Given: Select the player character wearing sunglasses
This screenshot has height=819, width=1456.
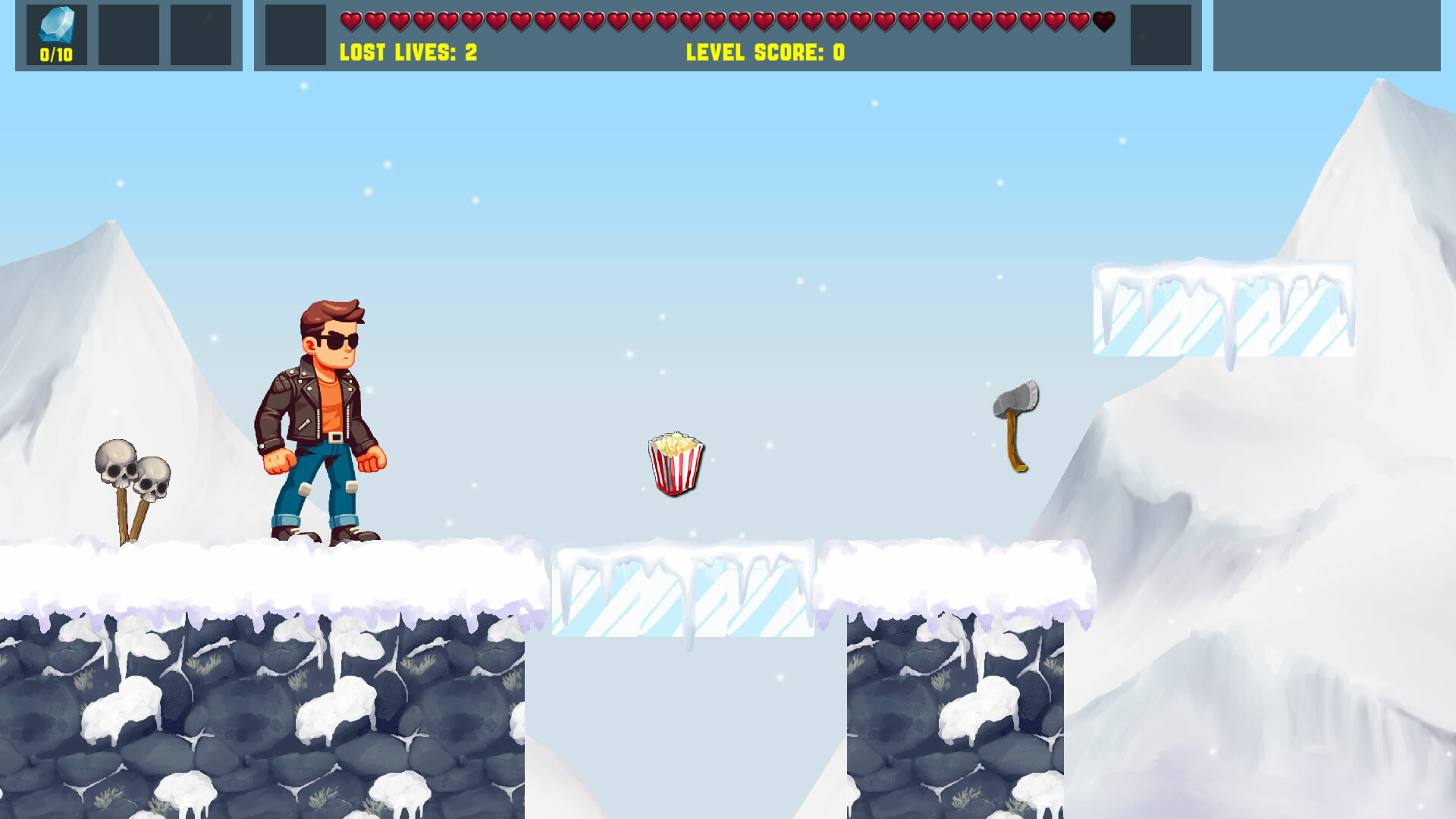Looking at the screenshot, I should [322, 417].
